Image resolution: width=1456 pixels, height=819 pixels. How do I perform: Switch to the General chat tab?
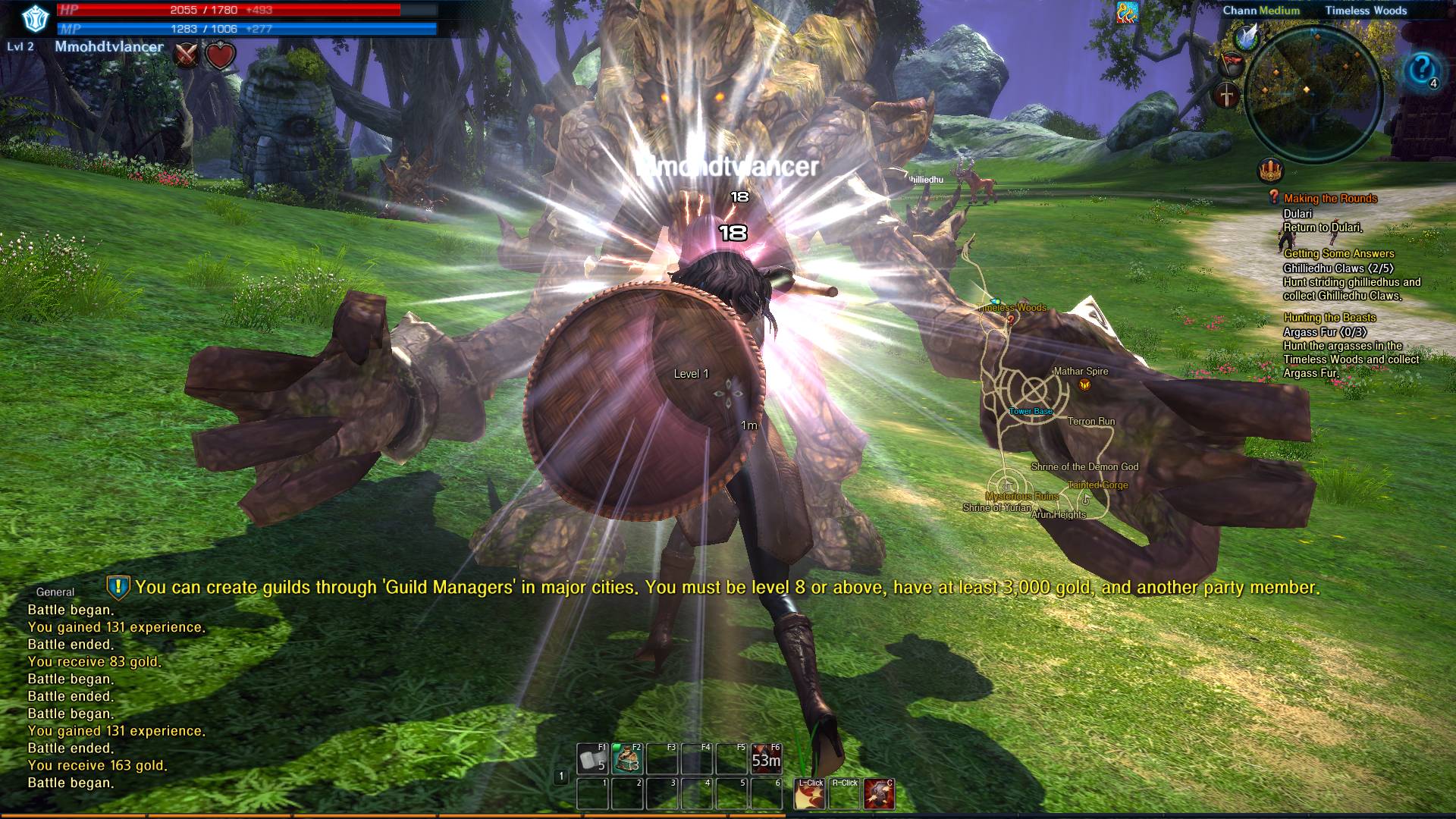tap(55, 592)
